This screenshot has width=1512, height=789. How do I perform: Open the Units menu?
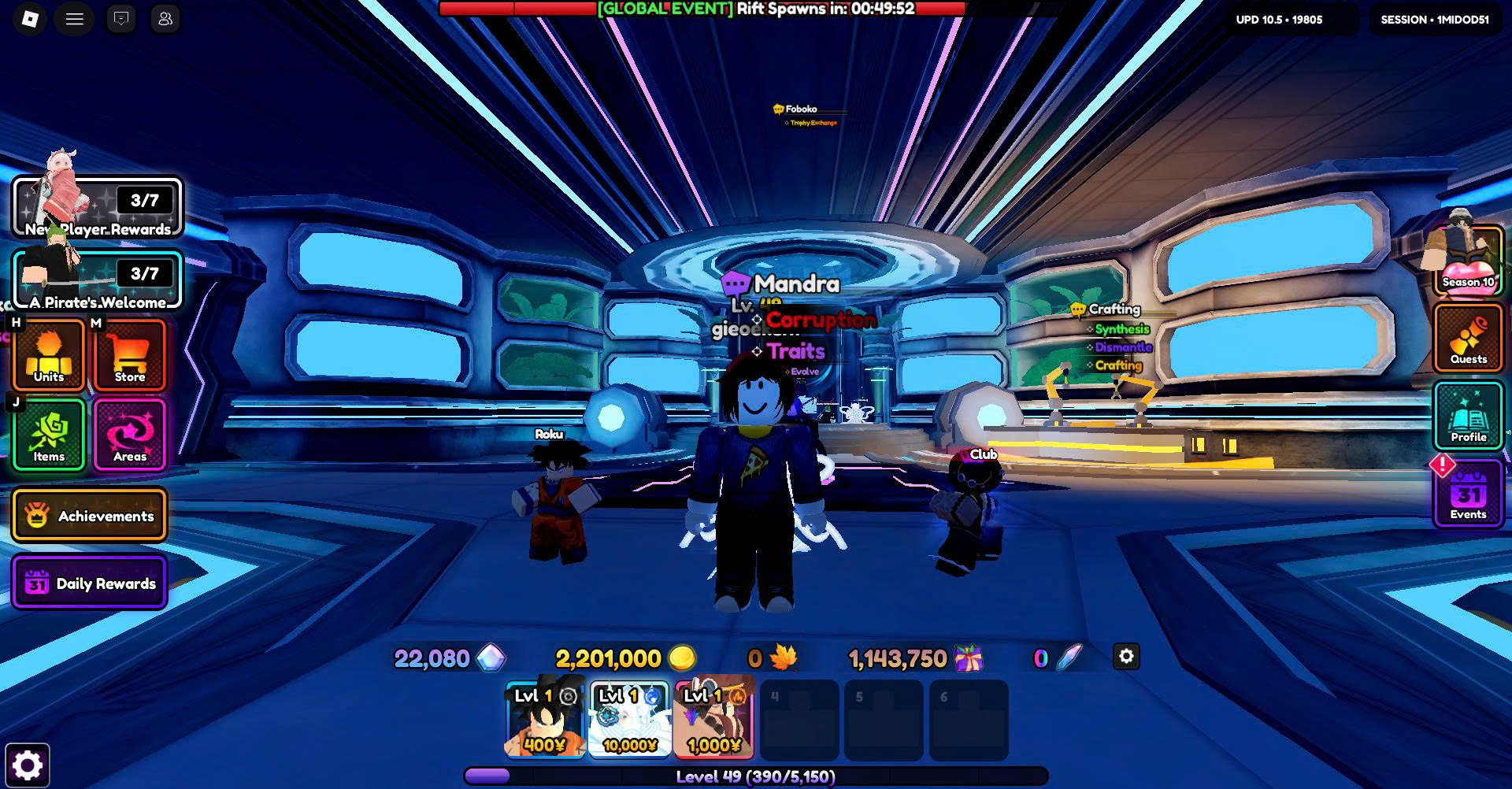coord(49,355)
